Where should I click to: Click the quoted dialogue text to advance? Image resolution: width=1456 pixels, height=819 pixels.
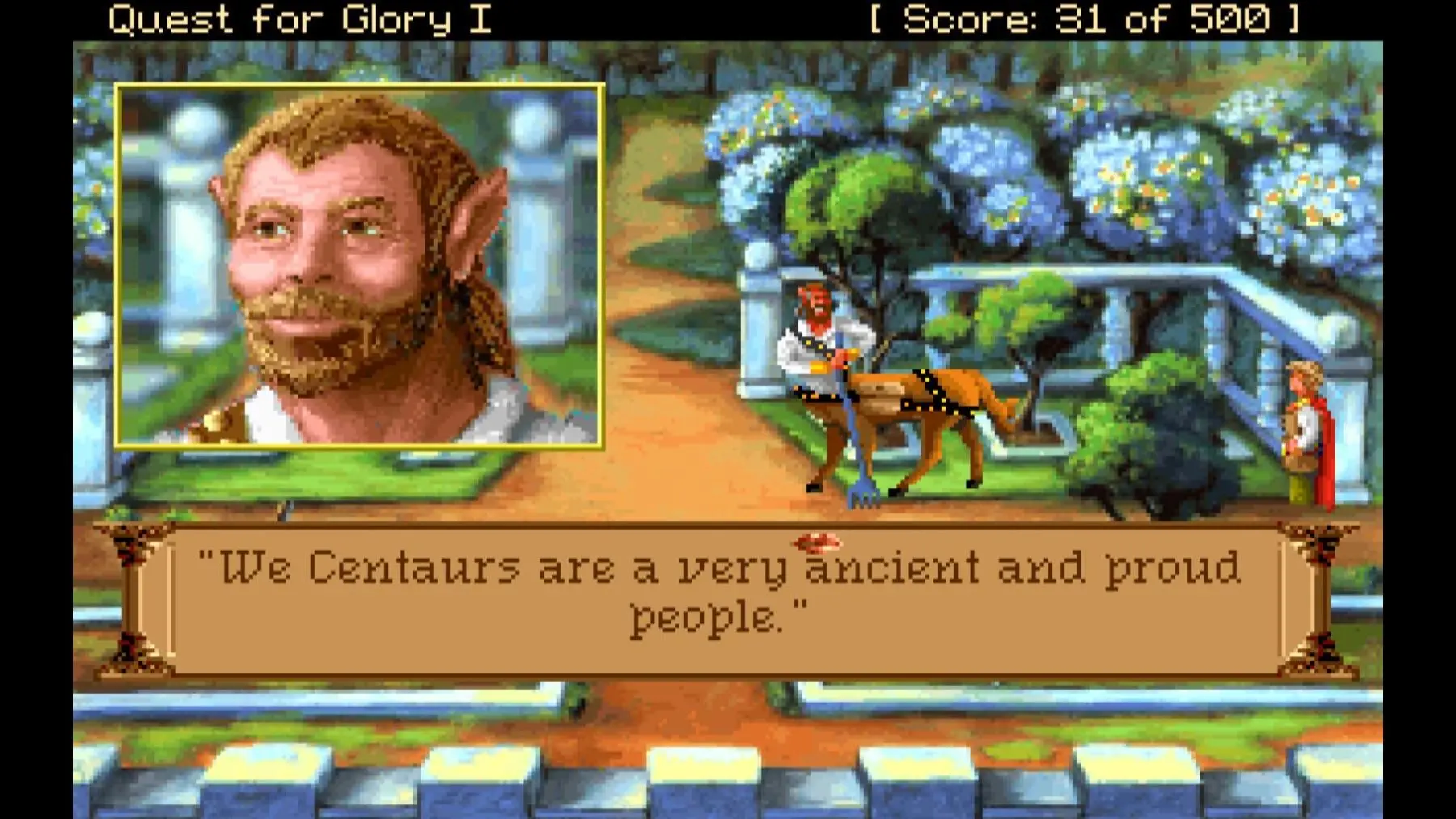[720, 574]
